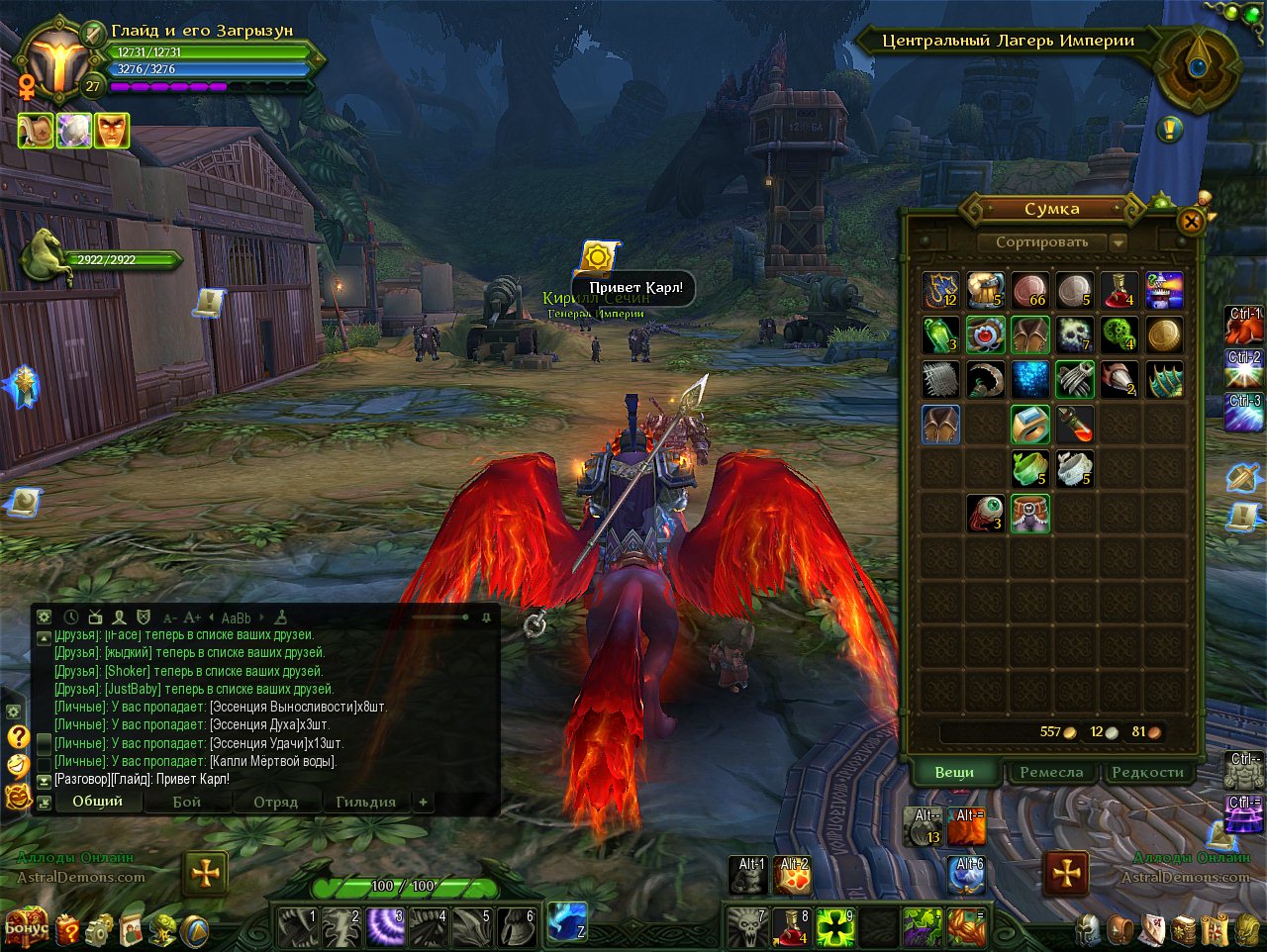Select the skull item stack of 7
1267x952 pixels.
coord(1074,334)
